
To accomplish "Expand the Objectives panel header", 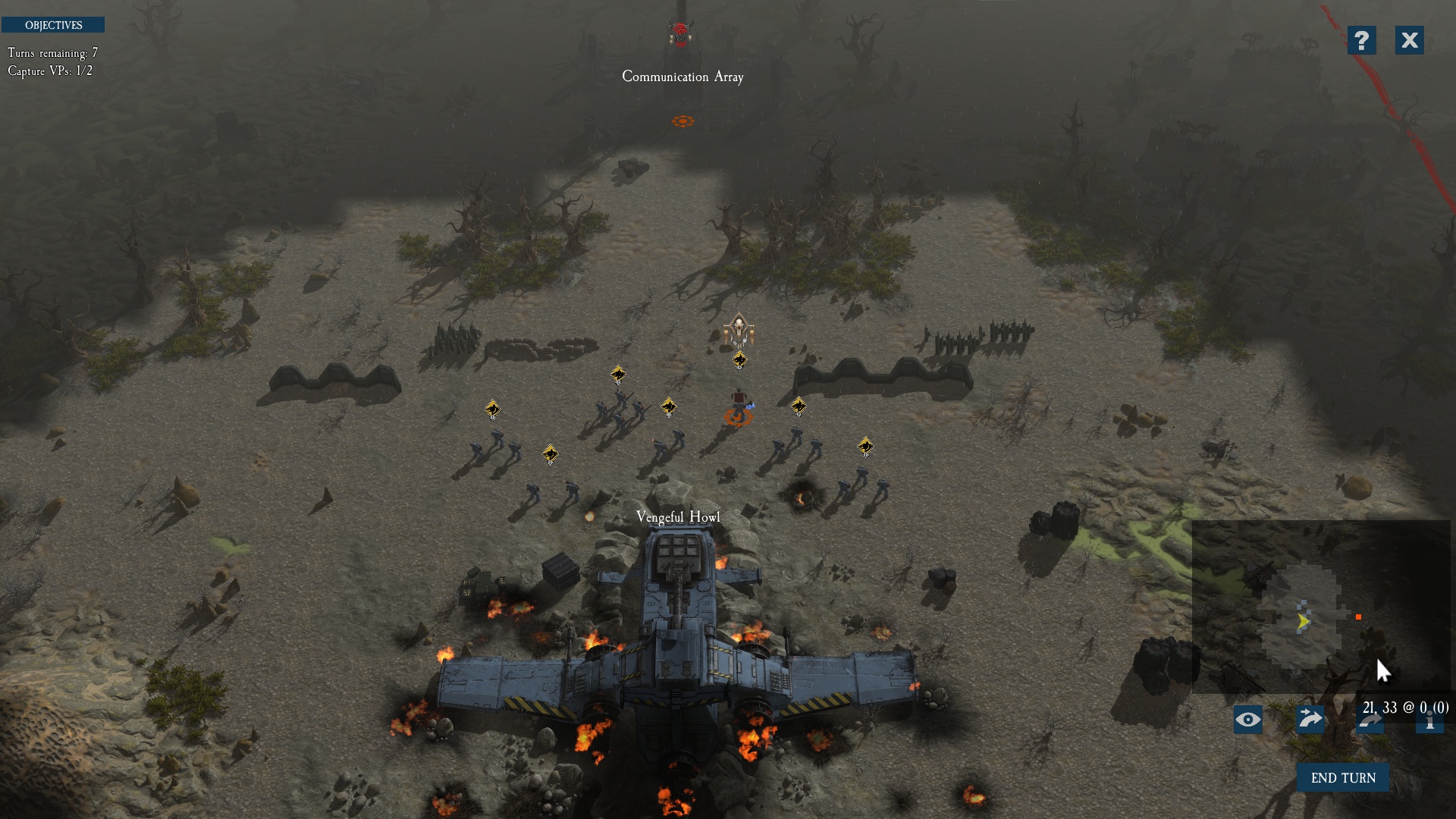I will (53, 25).
